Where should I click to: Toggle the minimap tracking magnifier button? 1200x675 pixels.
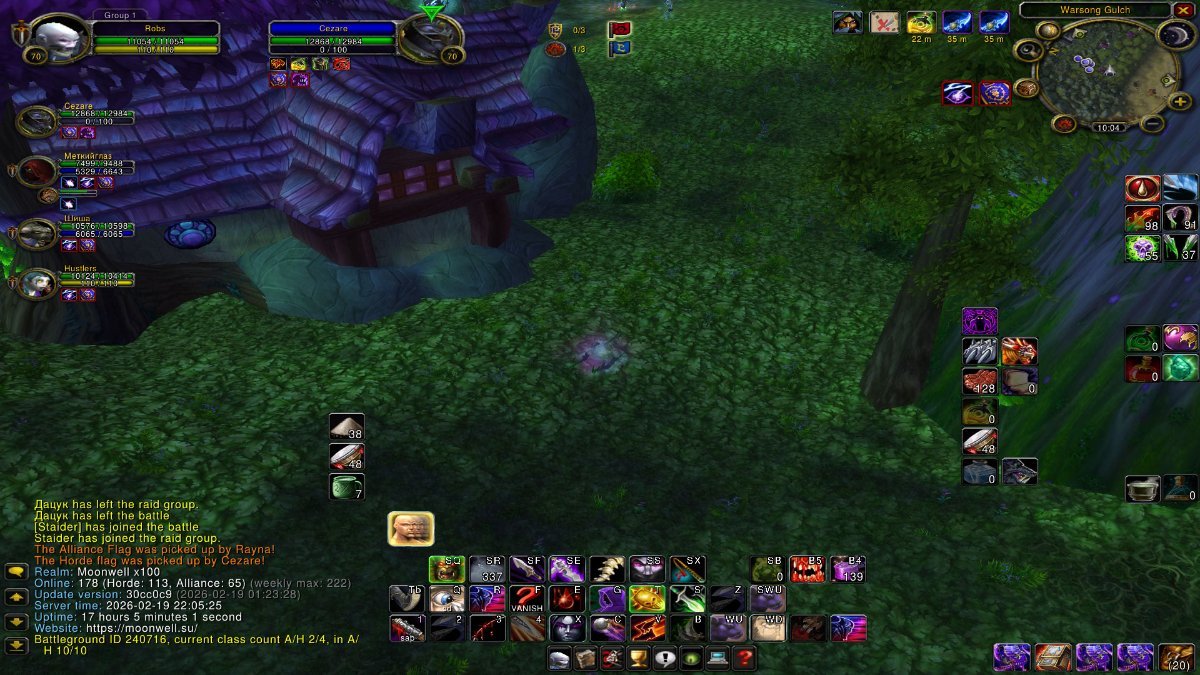tap(1027, 50)
